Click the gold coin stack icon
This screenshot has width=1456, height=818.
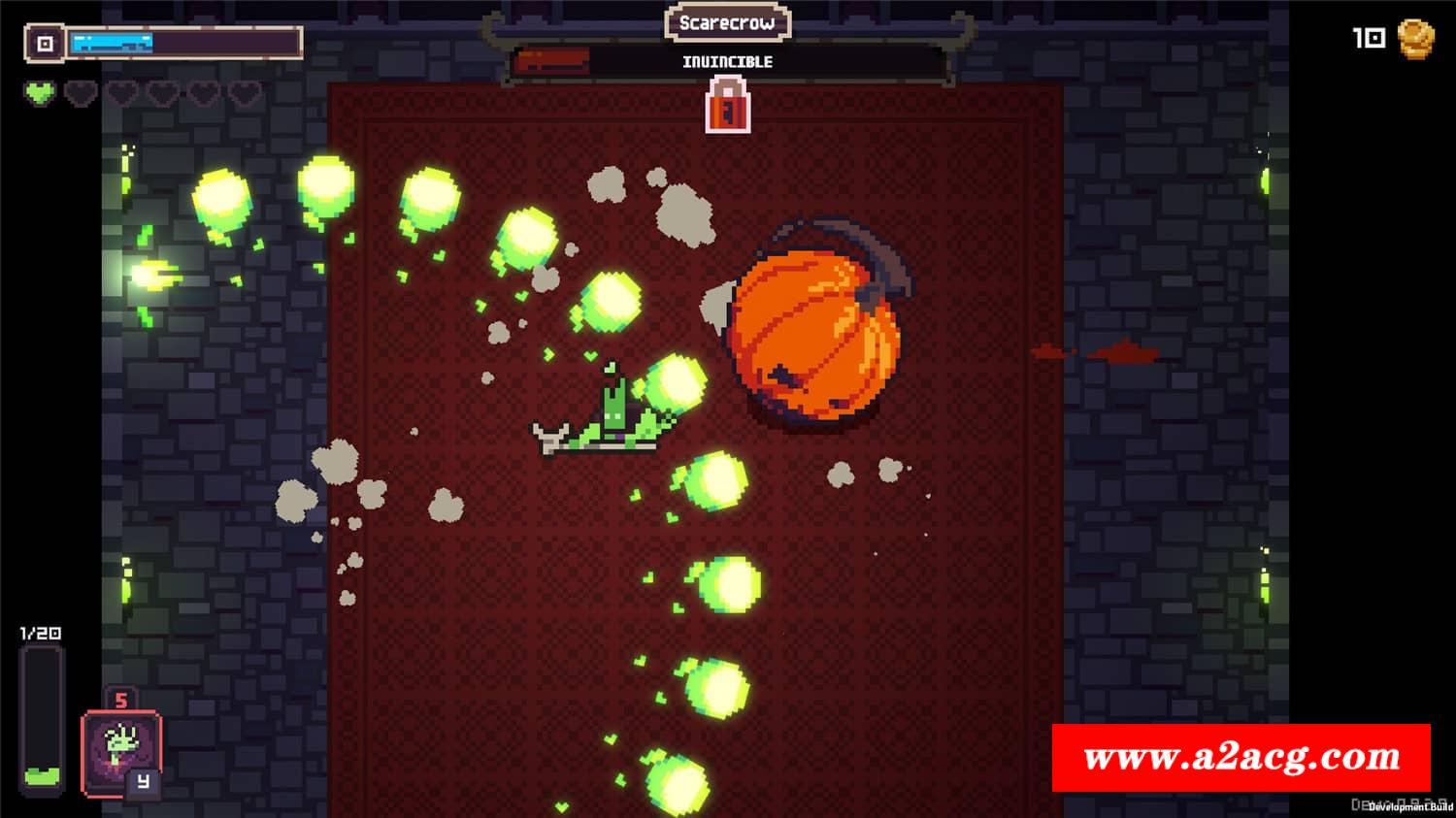coord(1415,39)
